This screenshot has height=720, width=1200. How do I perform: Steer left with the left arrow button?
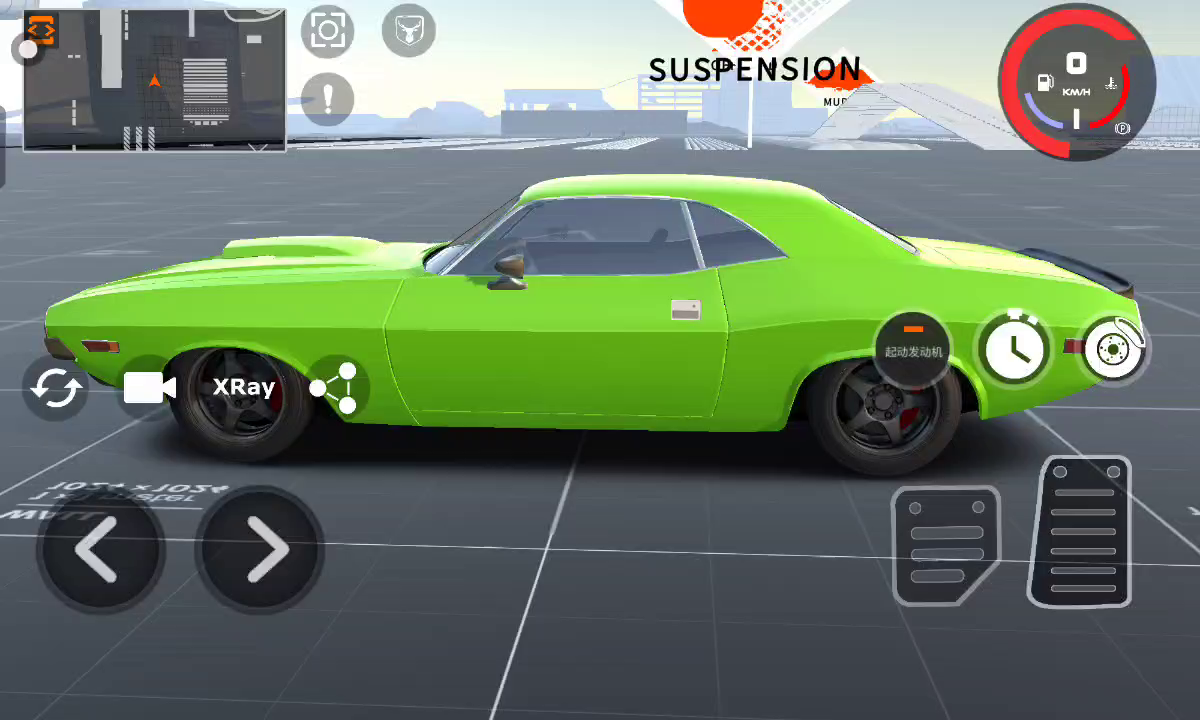click(100, 549)
